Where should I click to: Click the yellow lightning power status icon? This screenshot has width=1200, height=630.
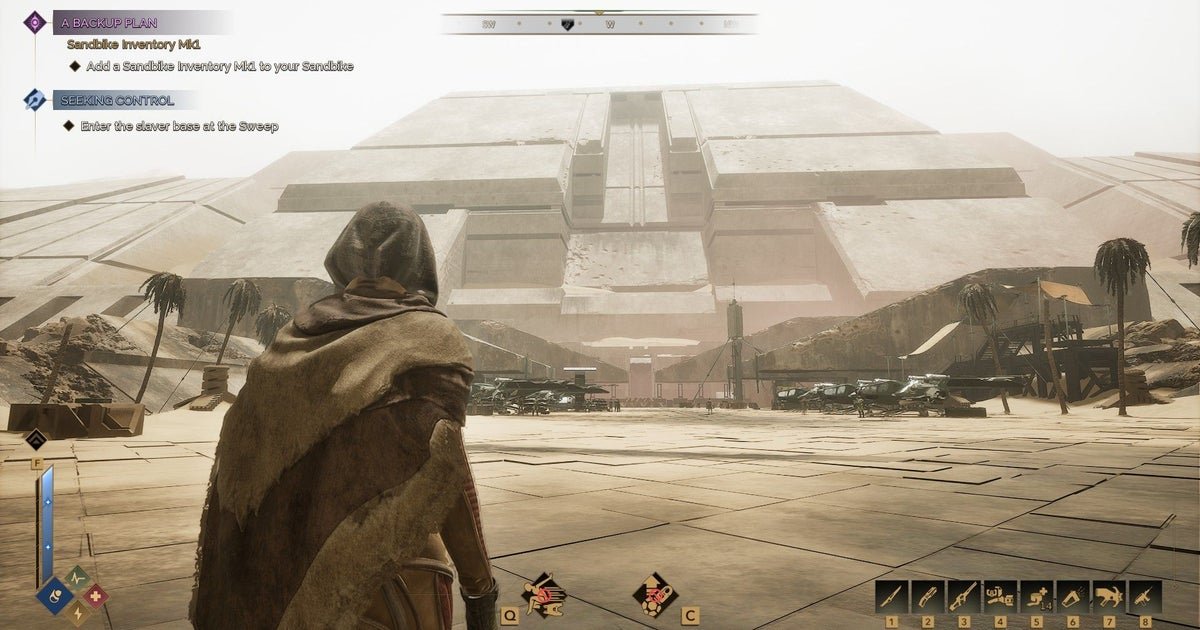(77, 613)
